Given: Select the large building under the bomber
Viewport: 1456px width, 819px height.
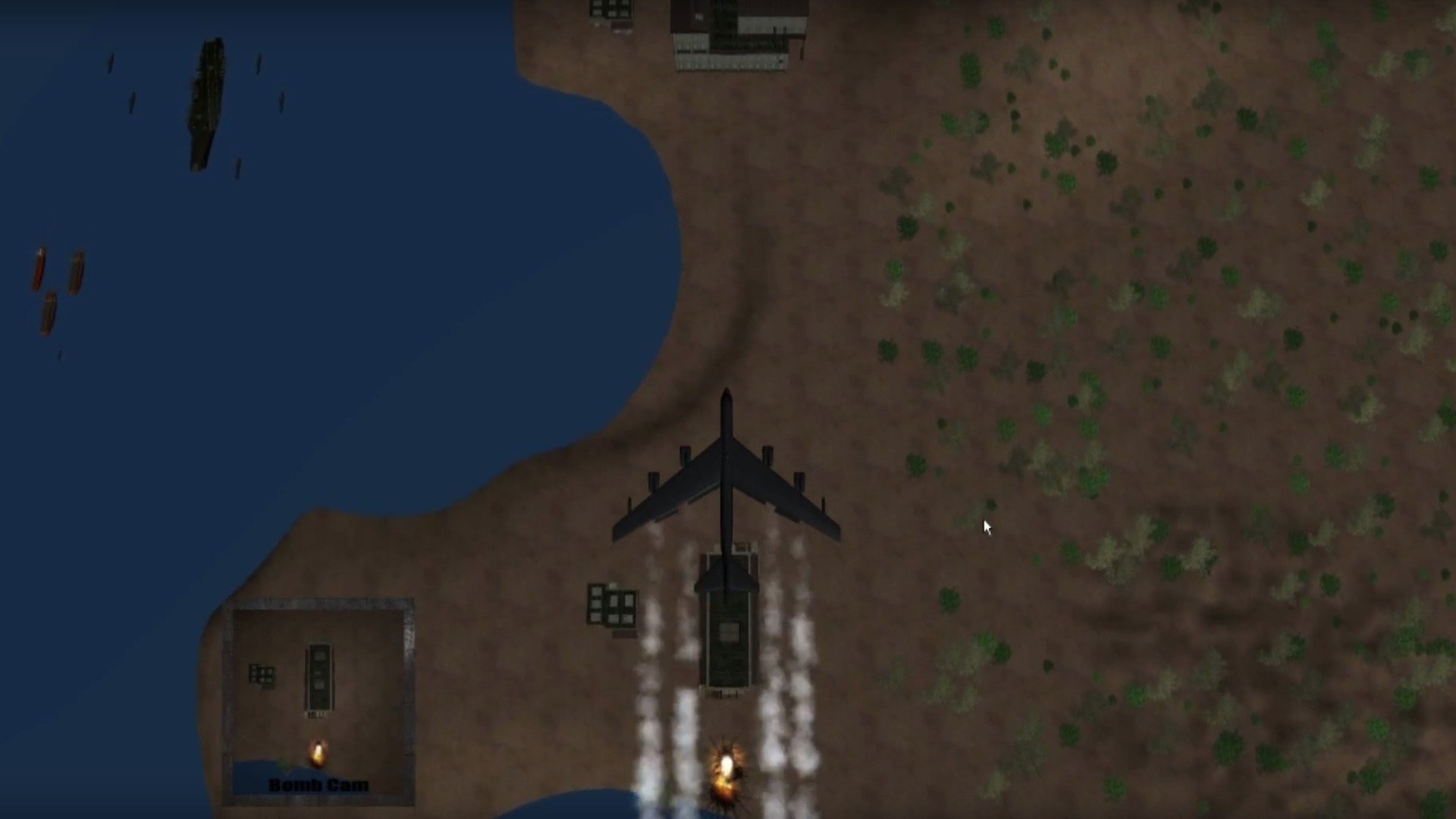Looking at the screenshot, I should pyautogui.click(x=726, y=629).
